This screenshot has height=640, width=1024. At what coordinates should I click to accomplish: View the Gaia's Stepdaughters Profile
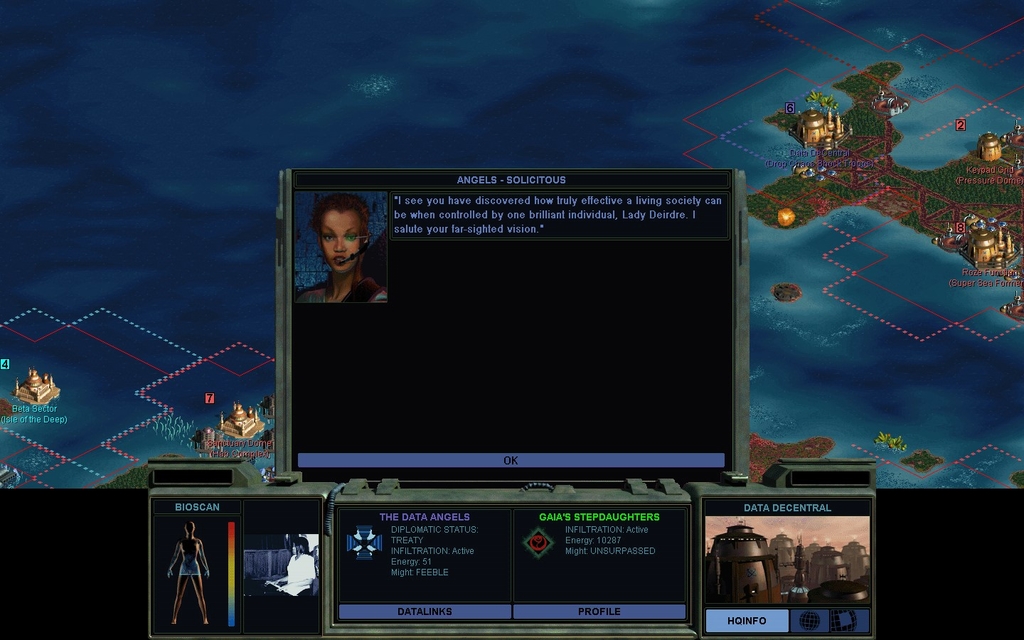tap(599, 611)
